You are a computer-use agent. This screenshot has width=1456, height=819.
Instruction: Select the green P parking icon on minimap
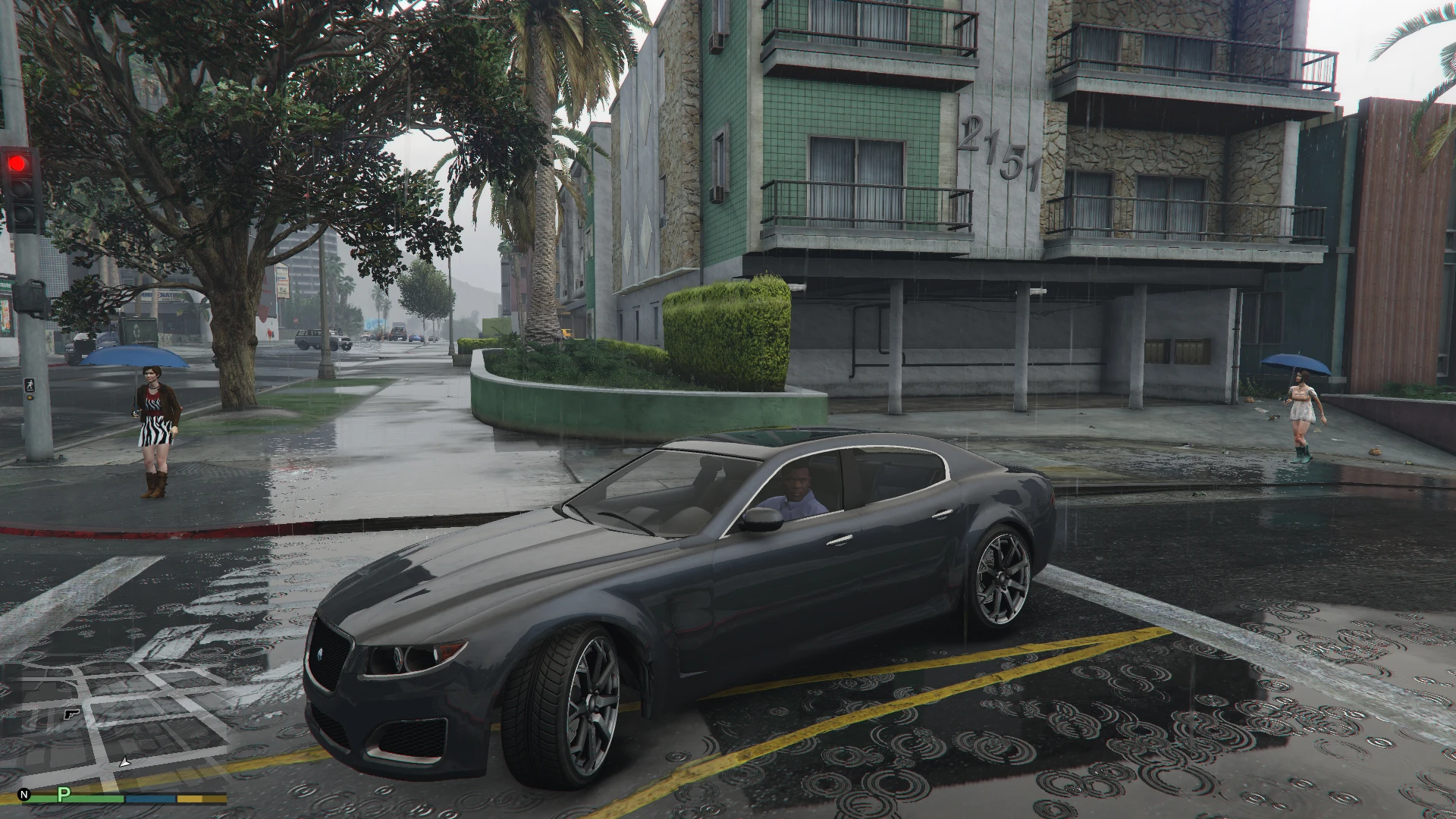pyautogui.click(x=64, y=795)
